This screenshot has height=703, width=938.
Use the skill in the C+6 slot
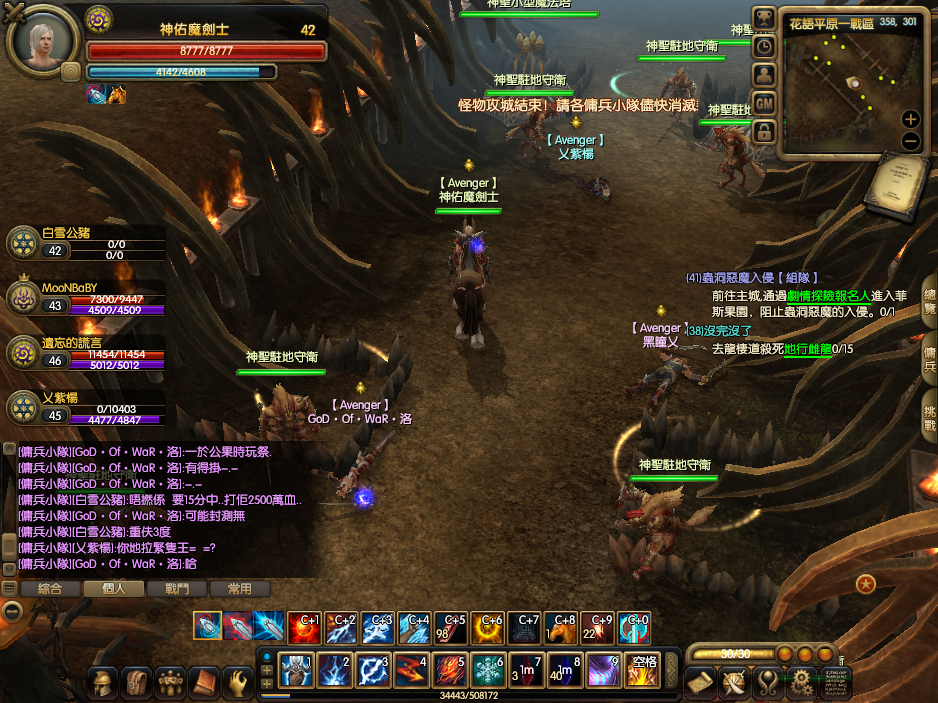pos(489,627)
